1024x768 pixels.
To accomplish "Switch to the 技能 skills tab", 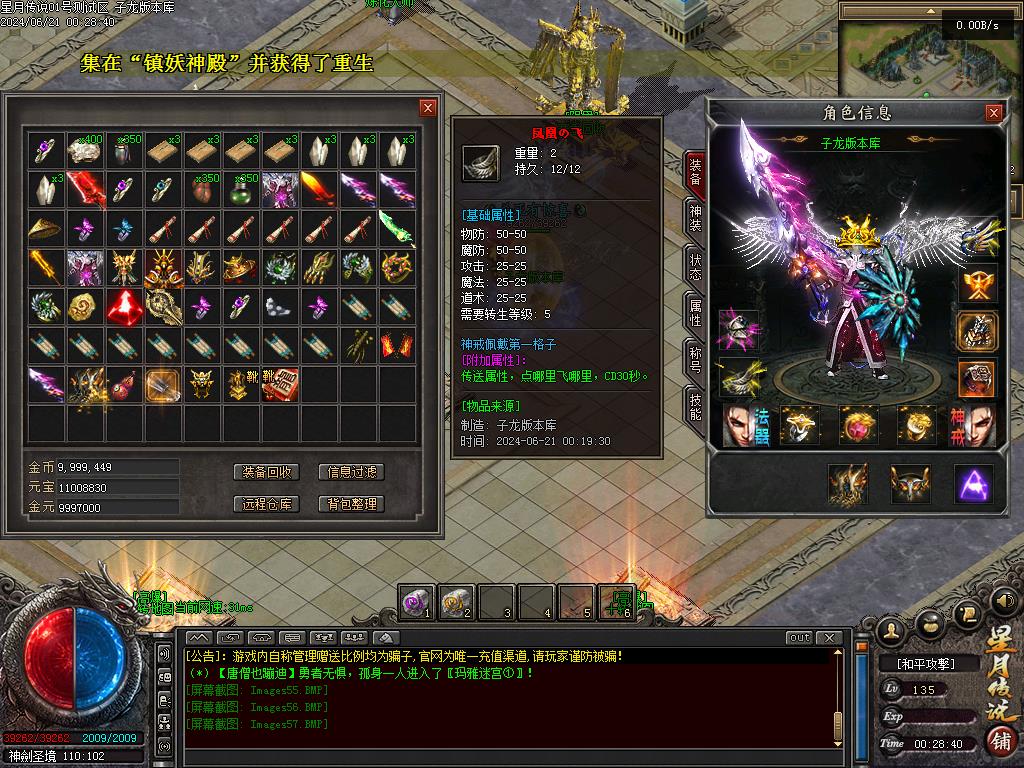I will (696, 405).
